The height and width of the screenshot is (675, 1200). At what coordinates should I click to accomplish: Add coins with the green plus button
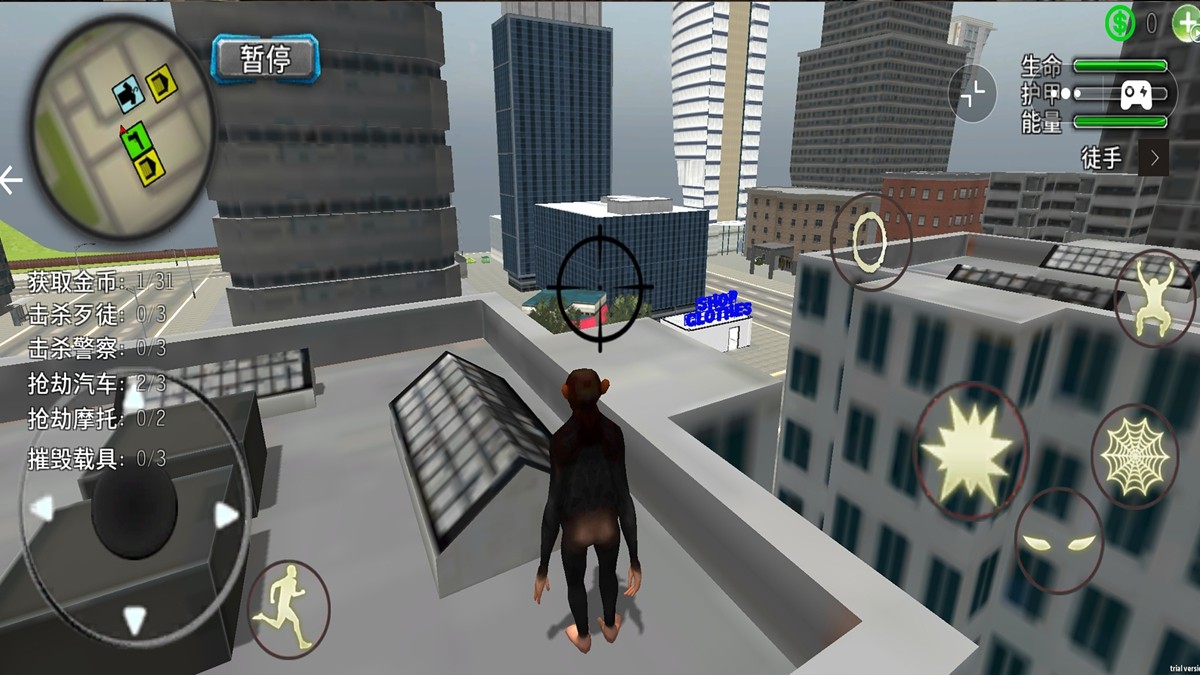click(x=1184, y=22)
